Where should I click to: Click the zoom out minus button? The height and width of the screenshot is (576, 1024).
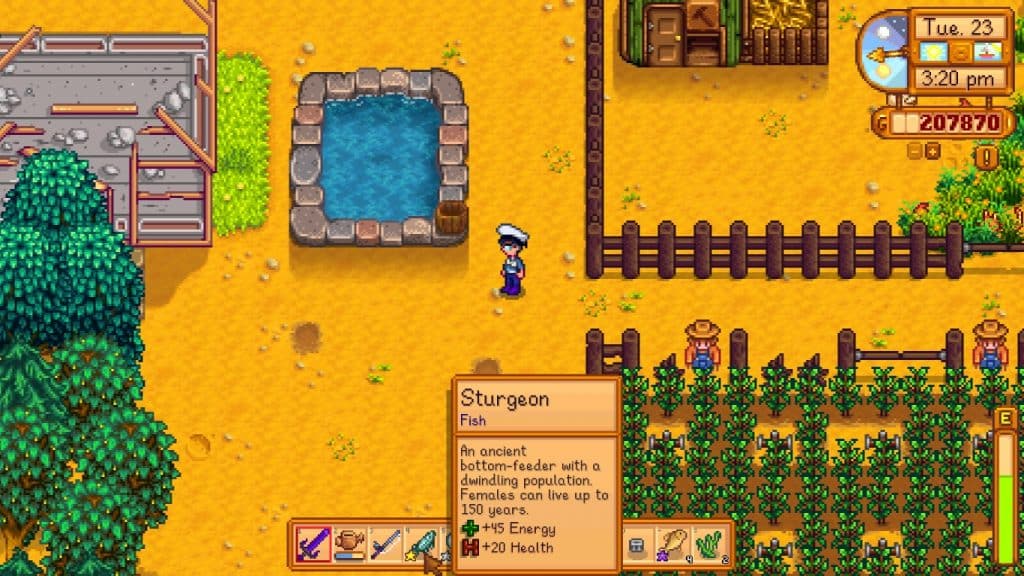pos(915,151)
